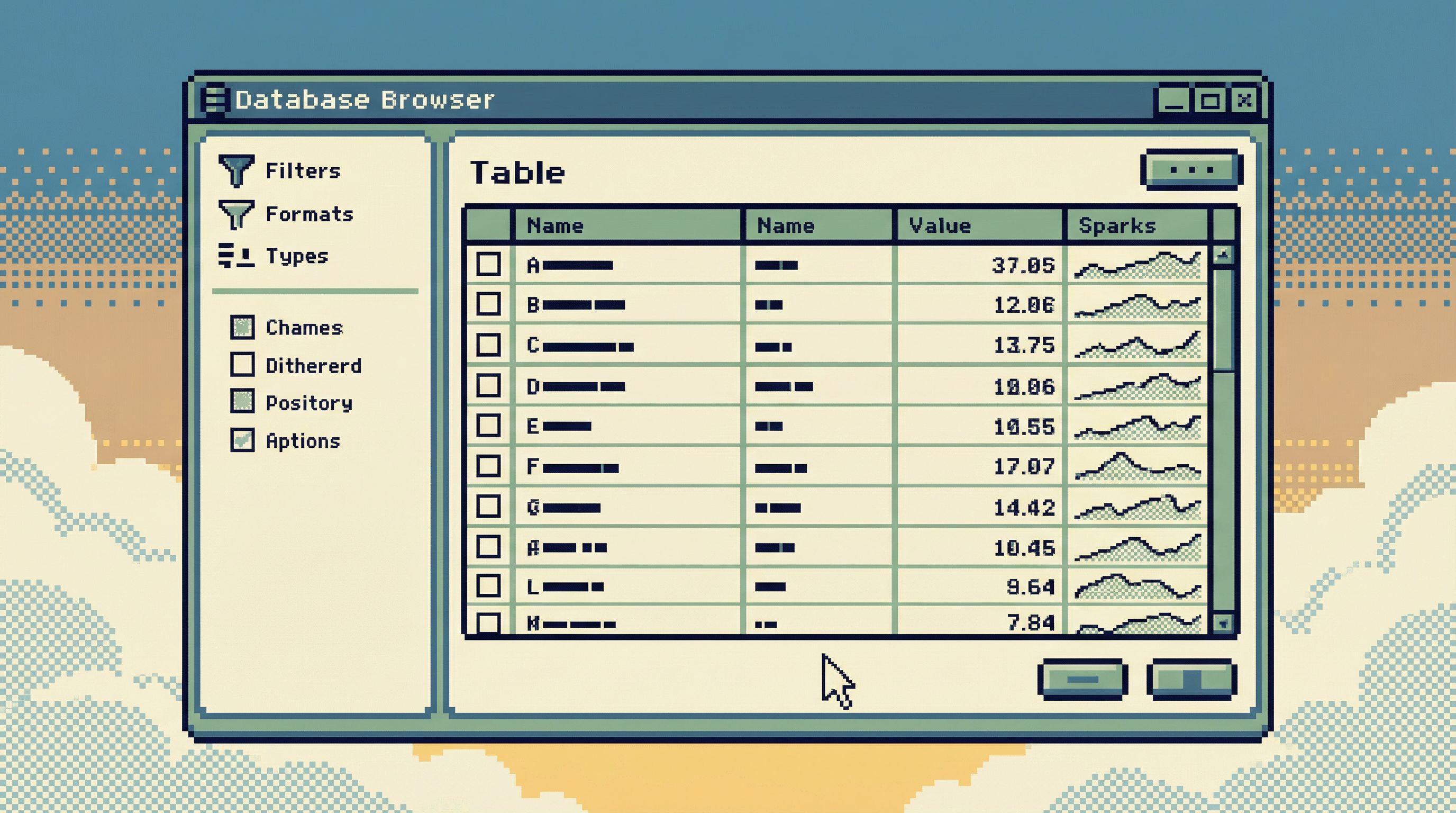Click the three-dots button beside Table
This screenshot has width=1456, height=813.
(x=1191, y=169)
